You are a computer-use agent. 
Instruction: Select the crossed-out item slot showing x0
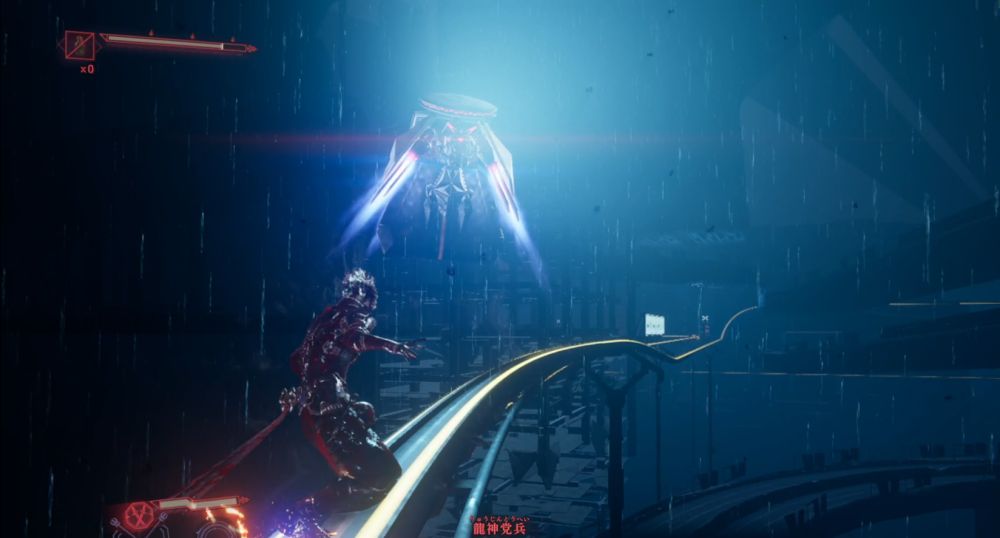point(79,45)
